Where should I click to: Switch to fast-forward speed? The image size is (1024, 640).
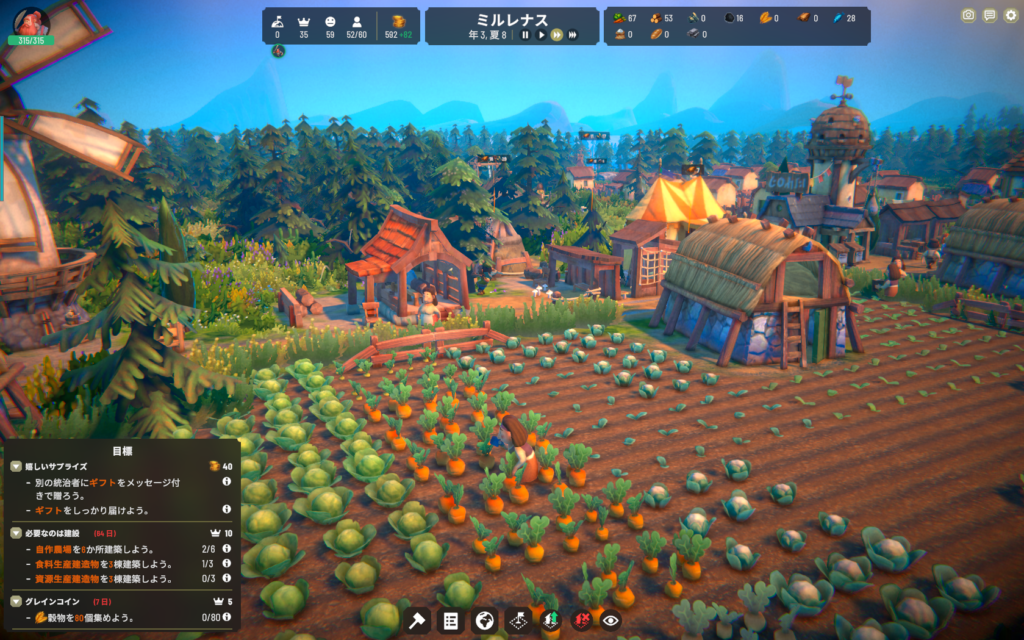[x=556, y=35]
